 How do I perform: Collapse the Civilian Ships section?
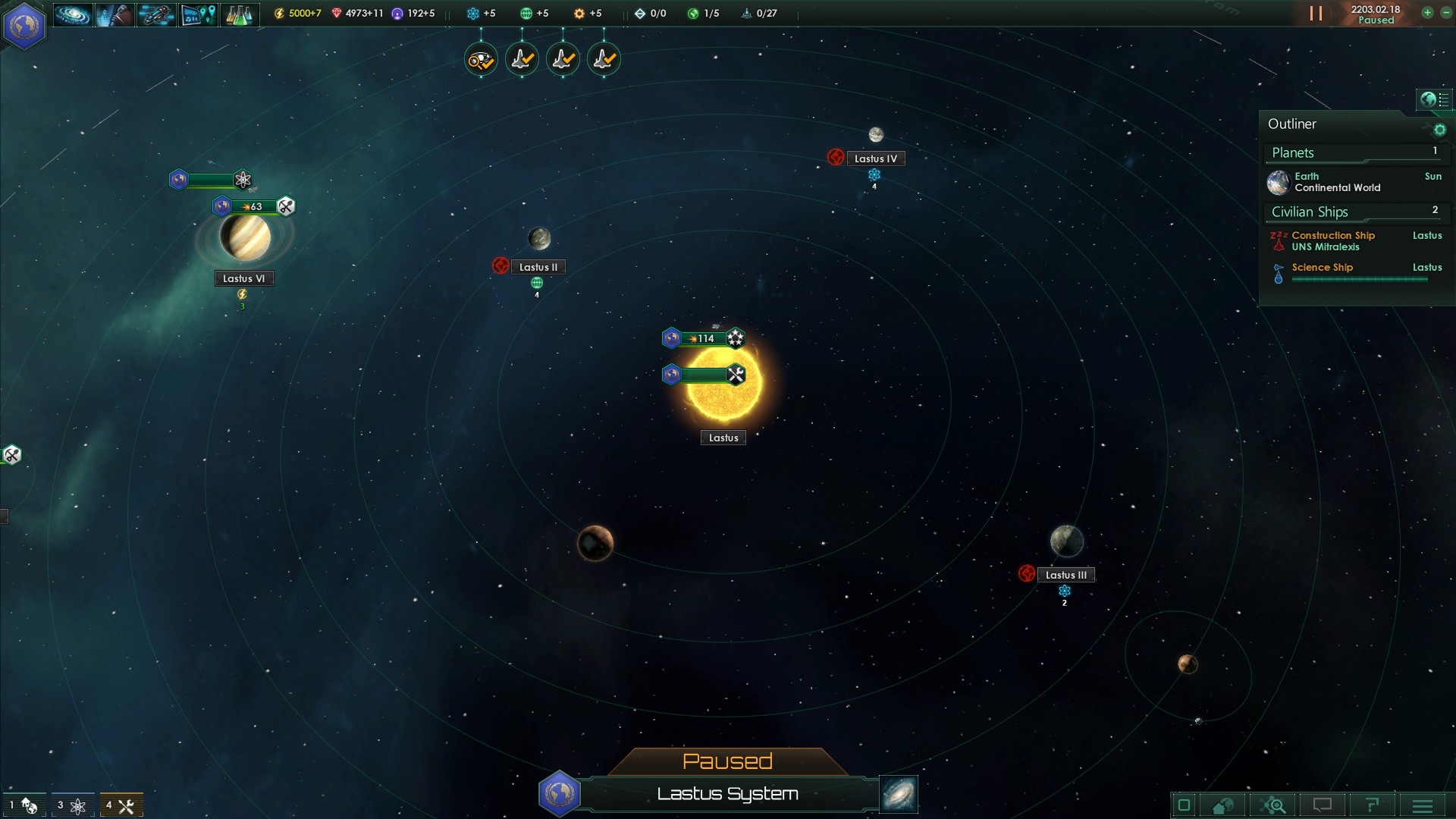[x=1310, y=212]
